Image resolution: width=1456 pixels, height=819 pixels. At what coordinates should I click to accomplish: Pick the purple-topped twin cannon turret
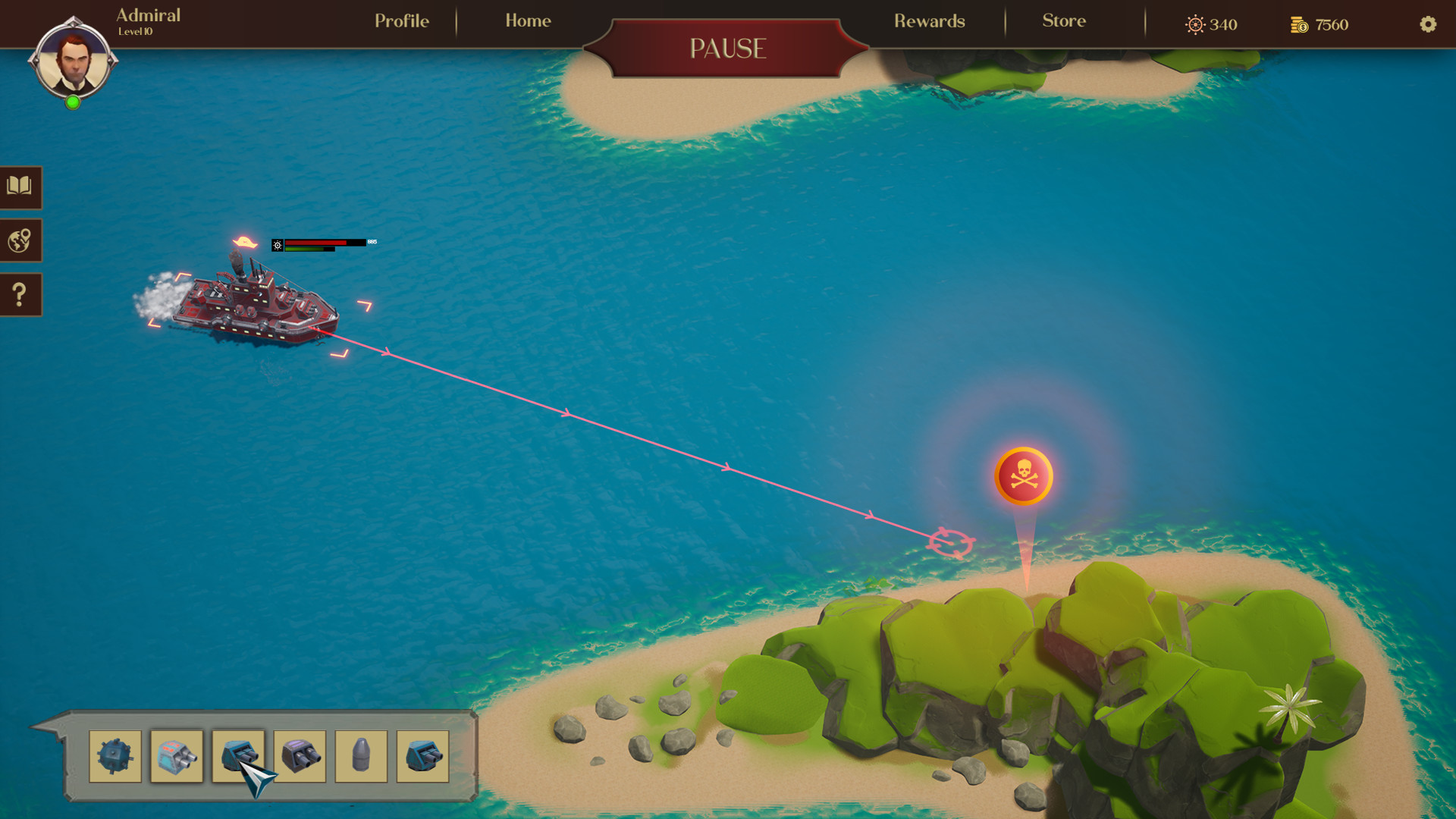click(299, 756)
